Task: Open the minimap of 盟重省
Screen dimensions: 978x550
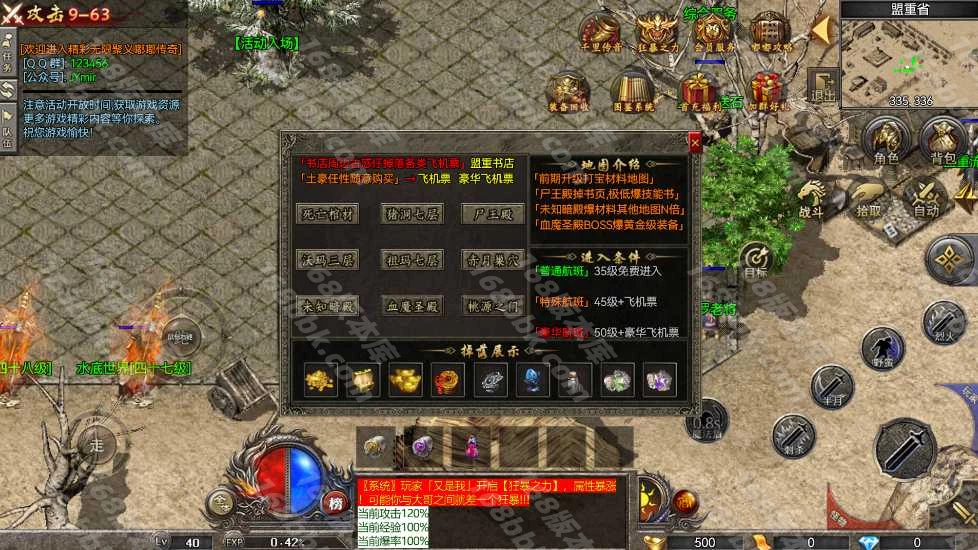Action: click(908, 60)
